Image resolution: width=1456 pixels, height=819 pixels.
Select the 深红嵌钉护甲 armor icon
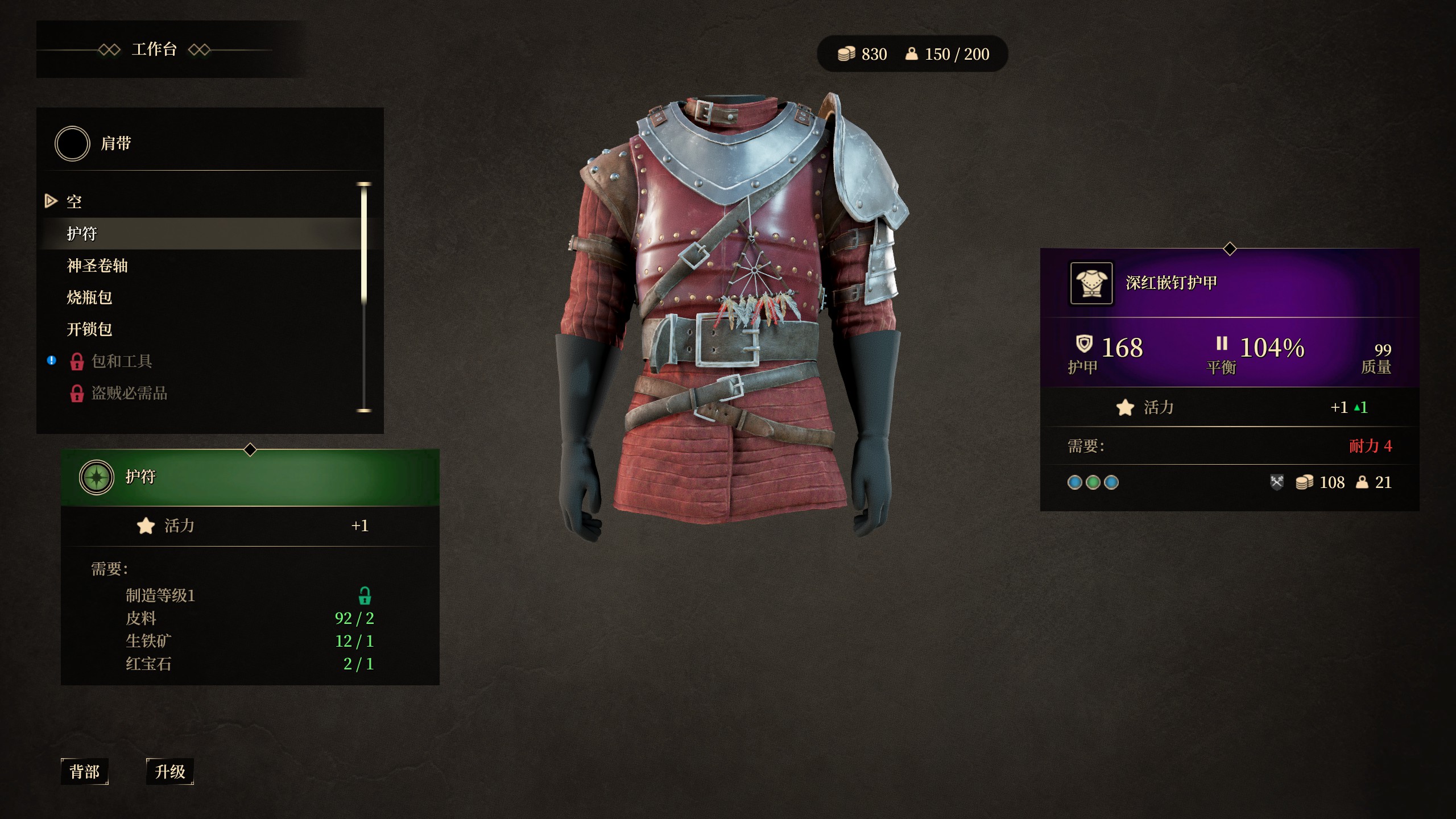click(1091, 283)
